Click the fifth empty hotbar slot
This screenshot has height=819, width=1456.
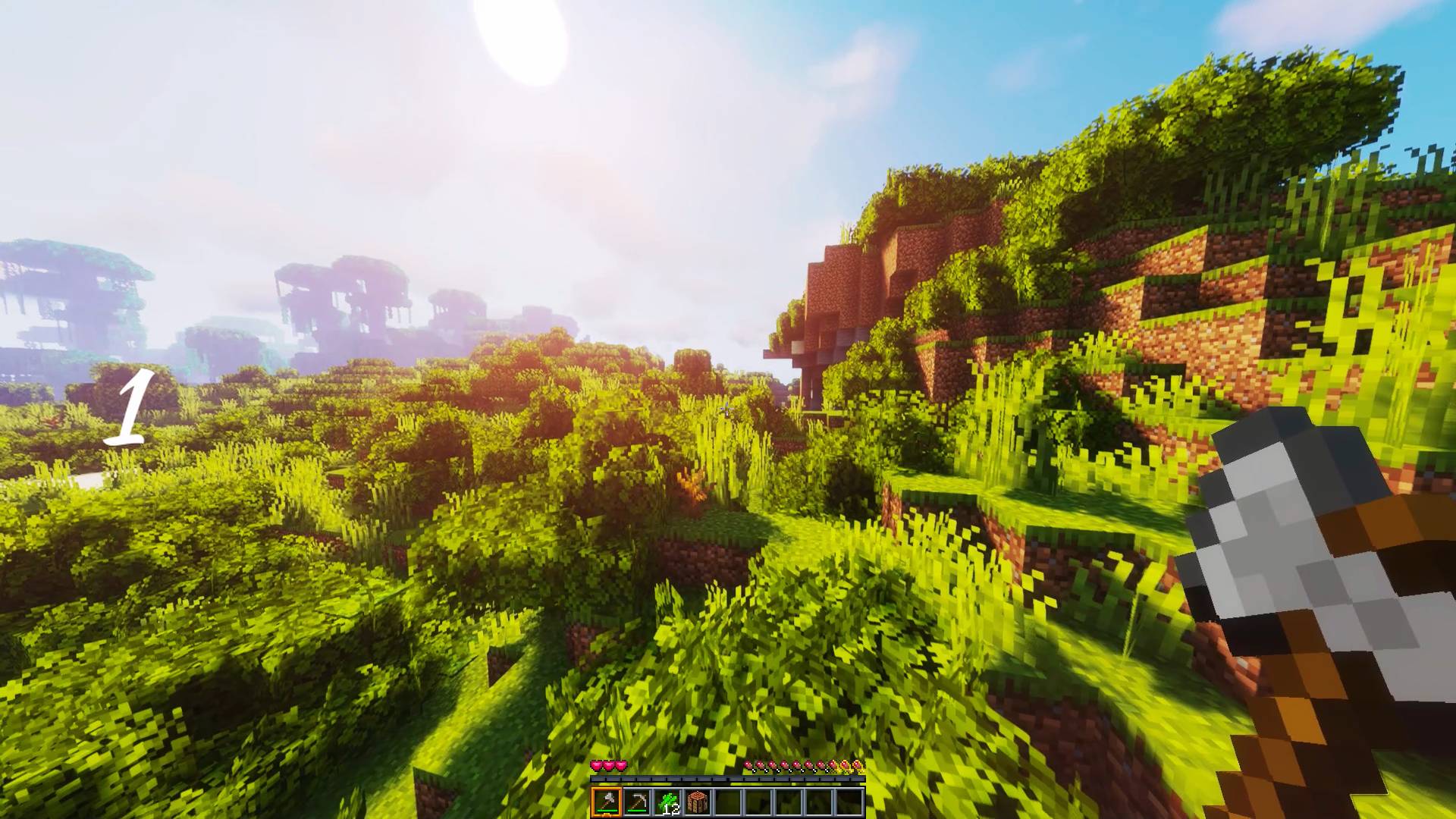tap(849, 802)
